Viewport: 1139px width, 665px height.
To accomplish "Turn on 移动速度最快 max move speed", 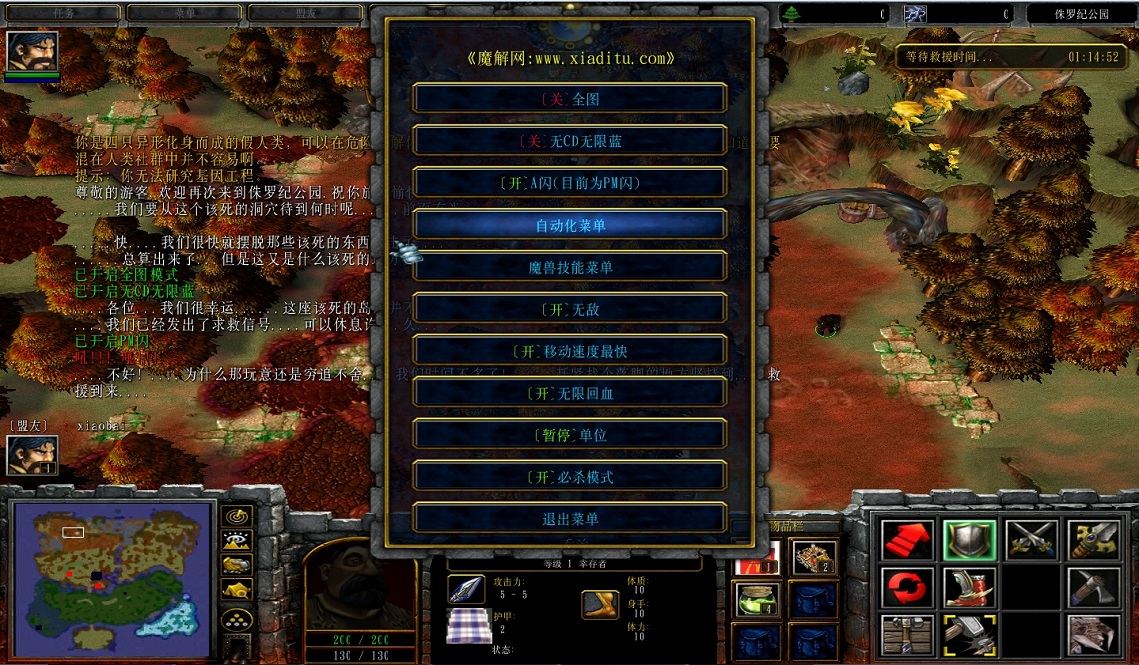I will pos(570,351).
